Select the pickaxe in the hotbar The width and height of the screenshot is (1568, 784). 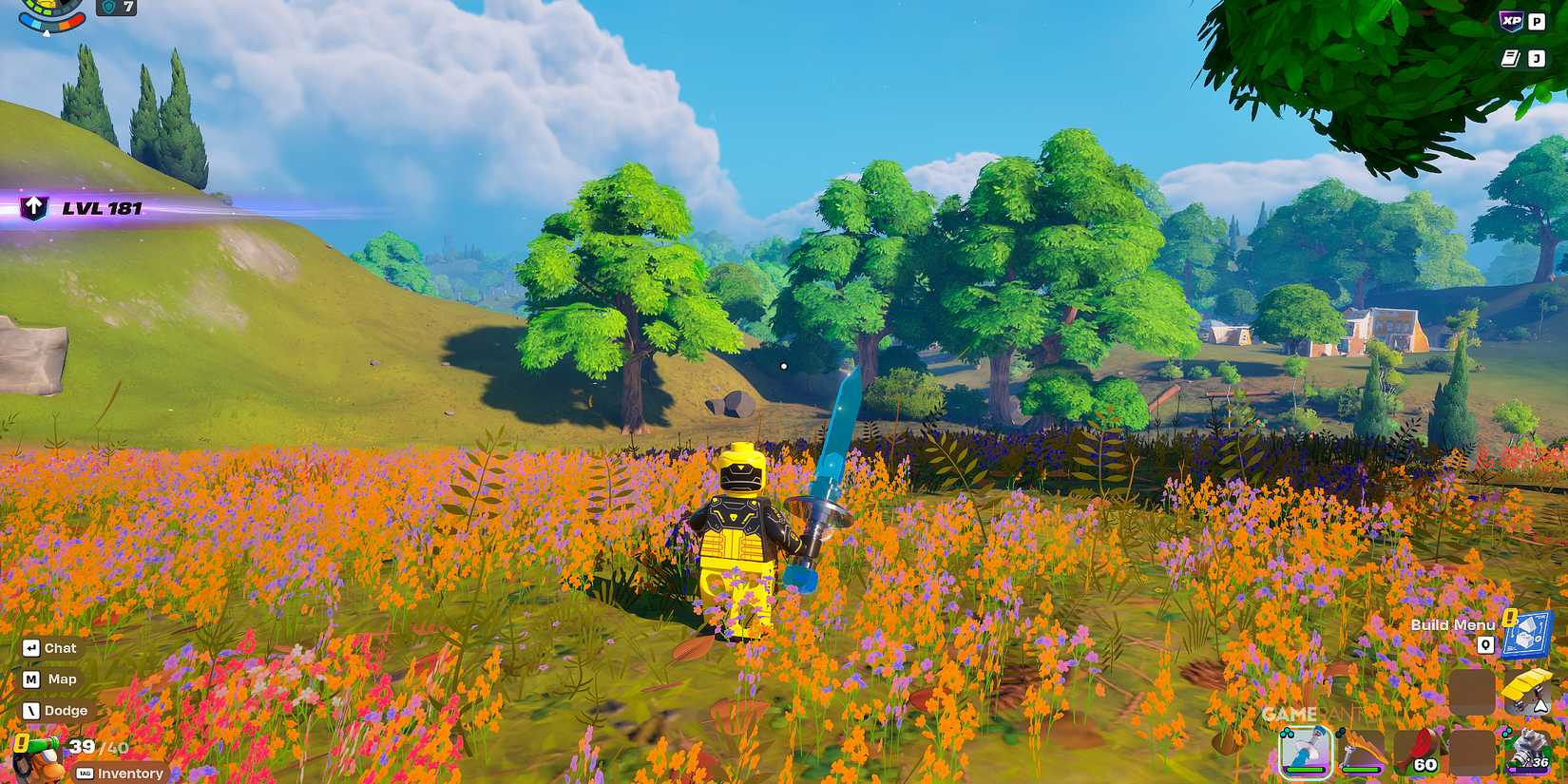click(x=1359, y=752)
